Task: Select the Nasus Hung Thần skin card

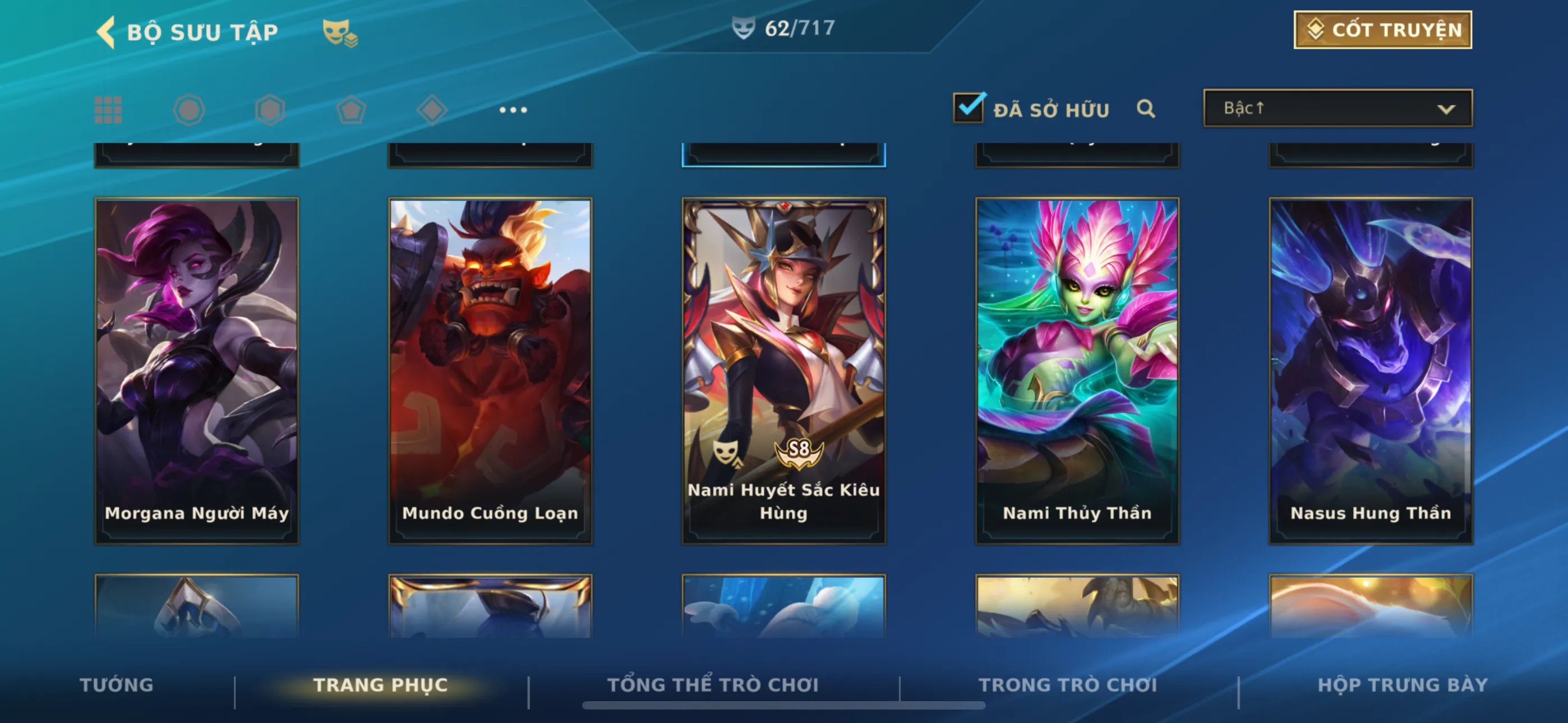Action: pos(1370,370)
